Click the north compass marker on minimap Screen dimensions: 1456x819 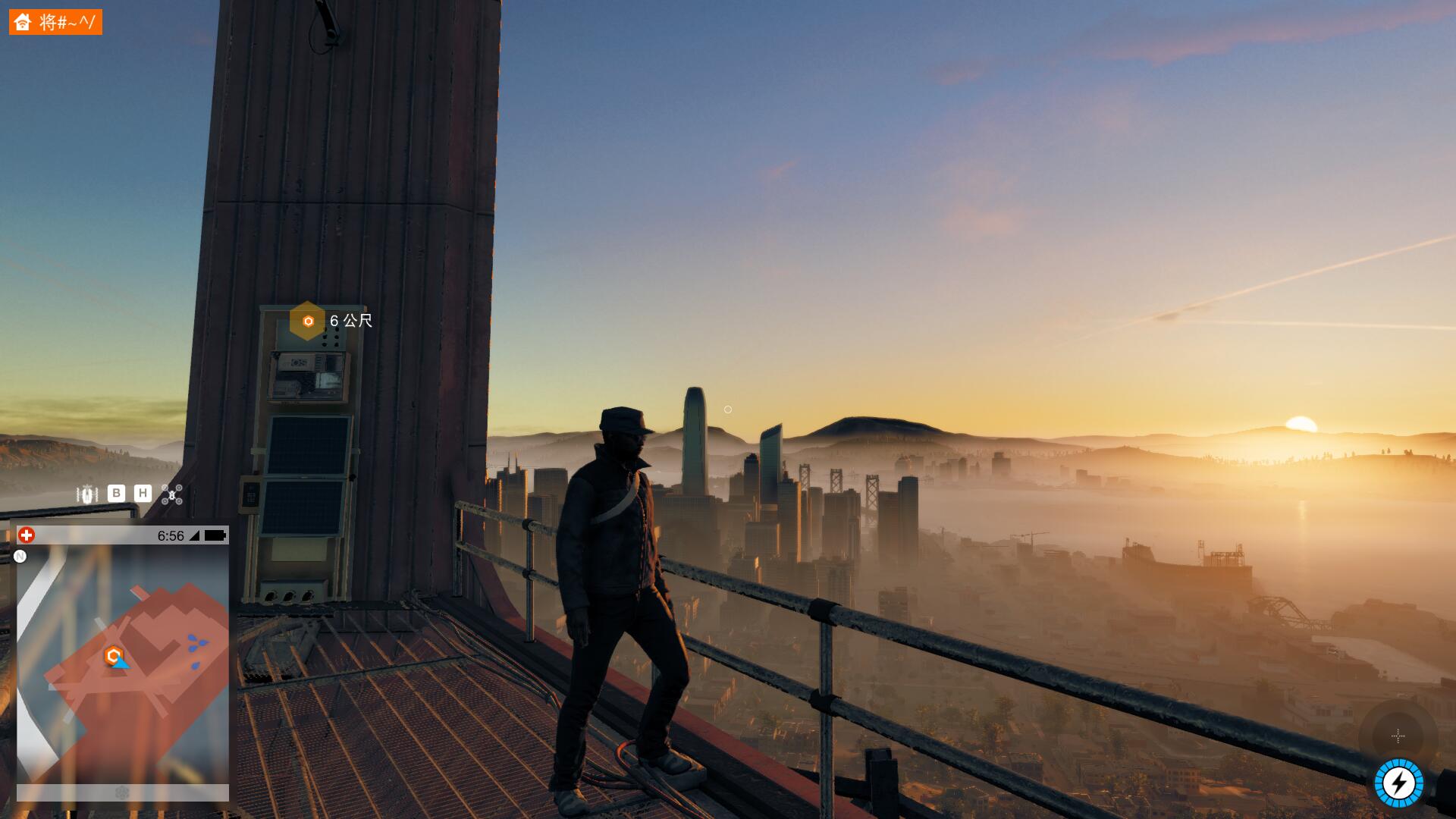[x=20, y=557]
